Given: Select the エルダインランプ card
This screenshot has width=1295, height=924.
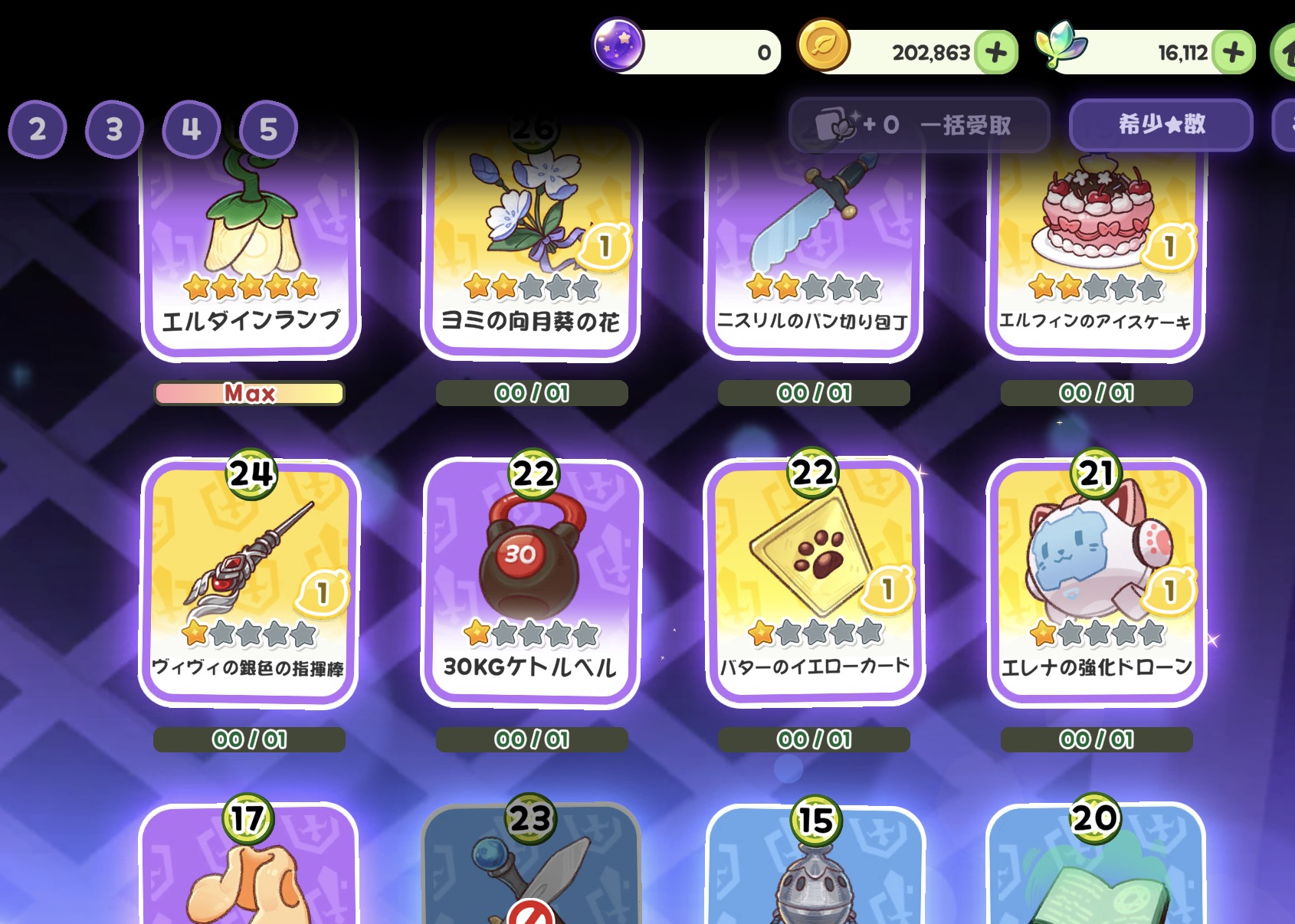Looking at the screenshot, I should 251,245.
